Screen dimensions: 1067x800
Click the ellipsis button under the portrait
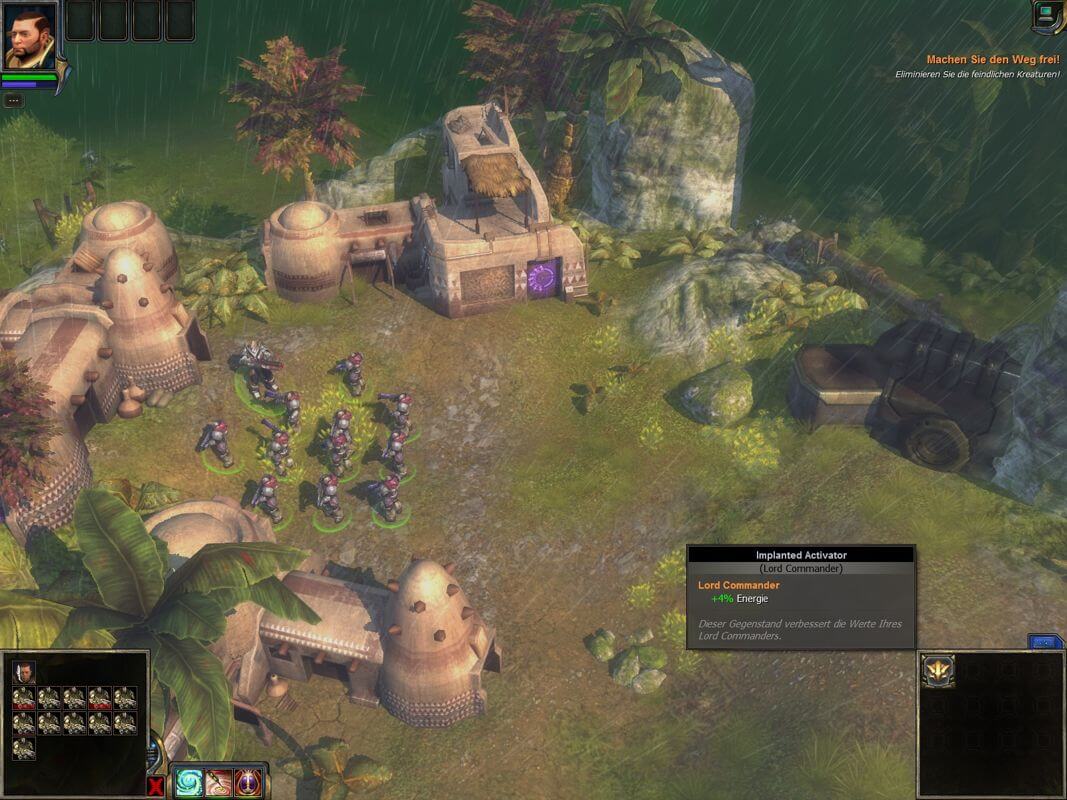click(13, 100)
